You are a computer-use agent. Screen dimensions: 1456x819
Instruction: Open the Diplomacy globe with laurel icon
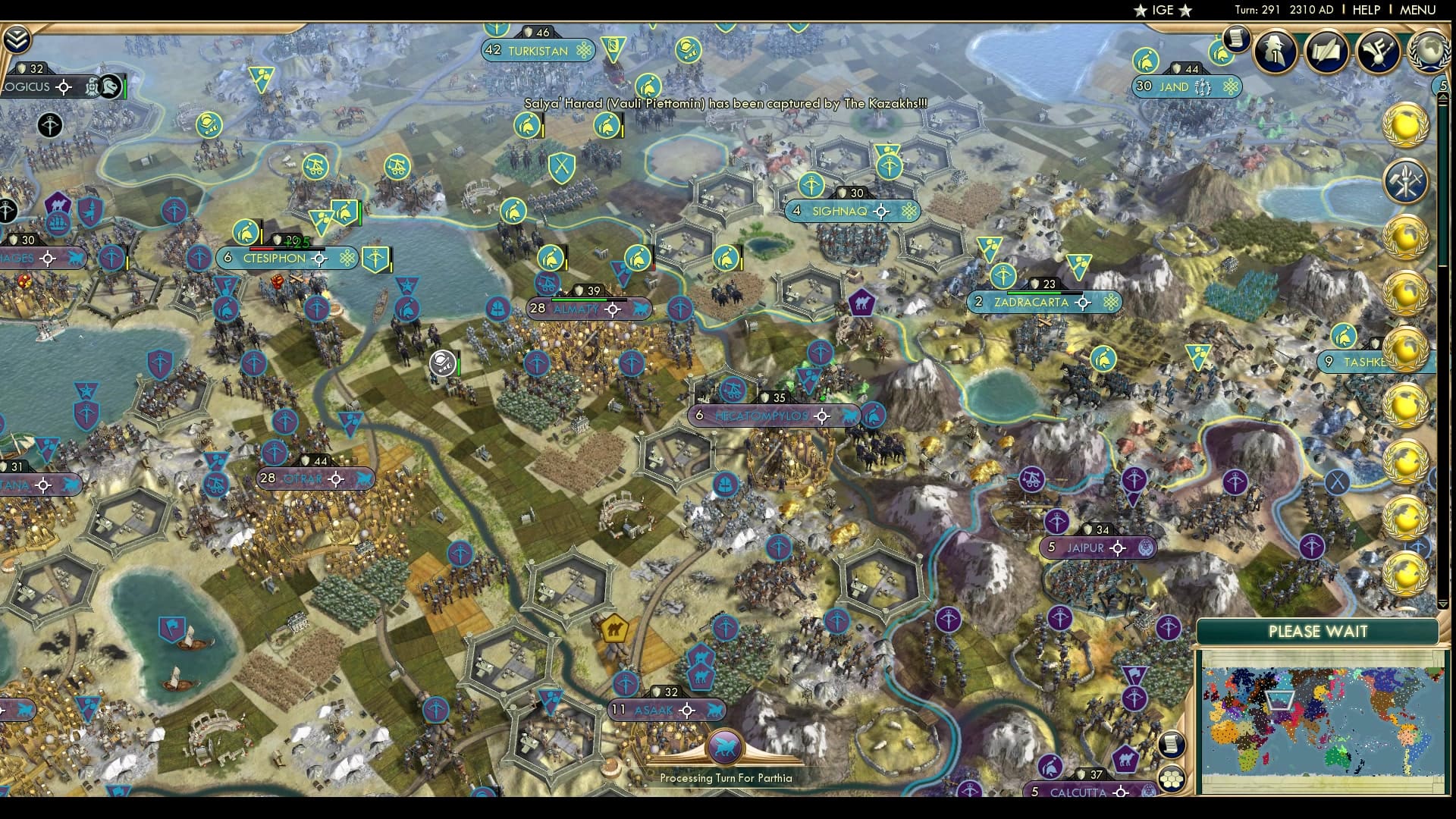1429,52
